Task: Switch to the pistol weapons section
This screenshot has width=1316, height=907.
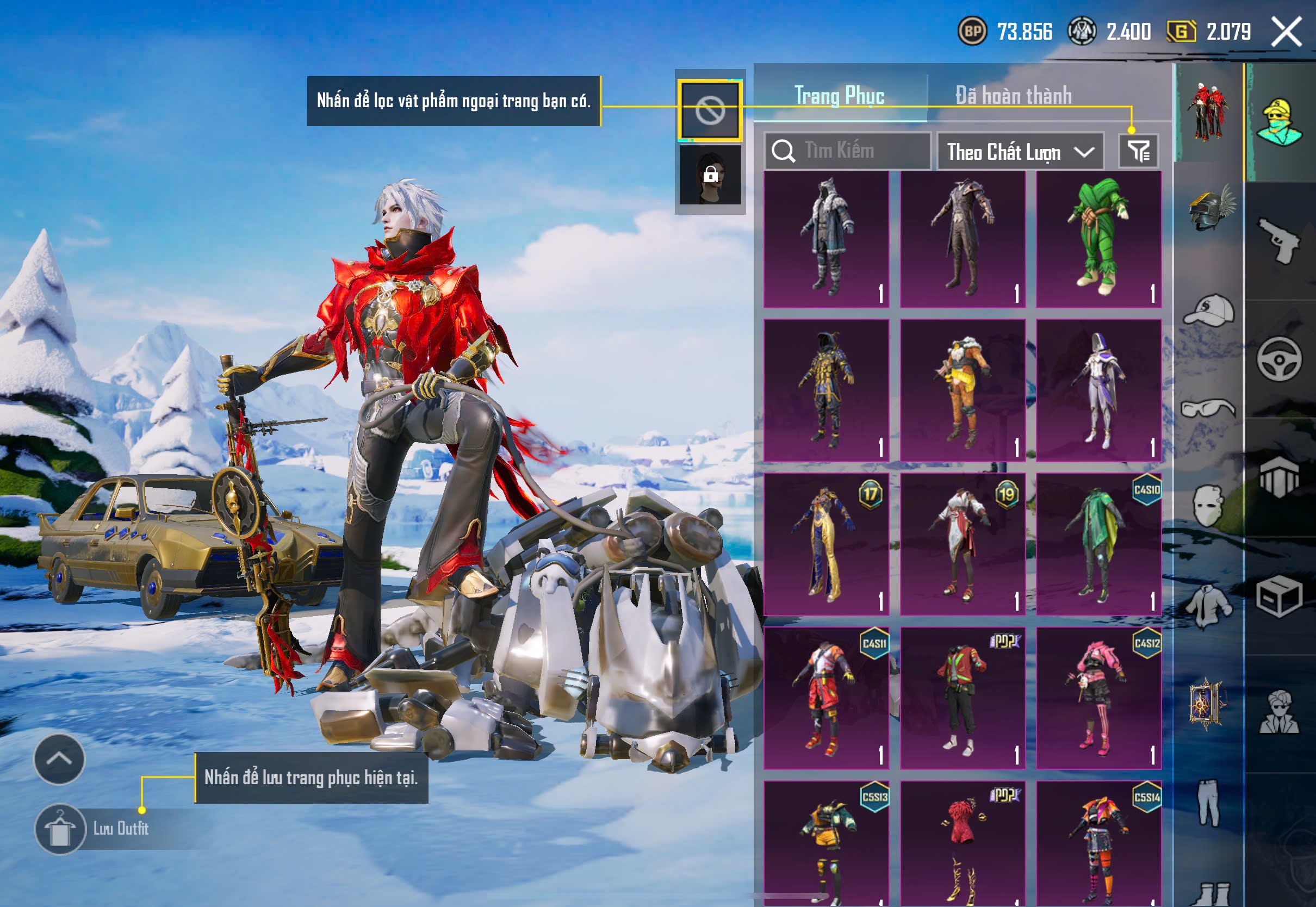Action: click(x=1279, y=240)
